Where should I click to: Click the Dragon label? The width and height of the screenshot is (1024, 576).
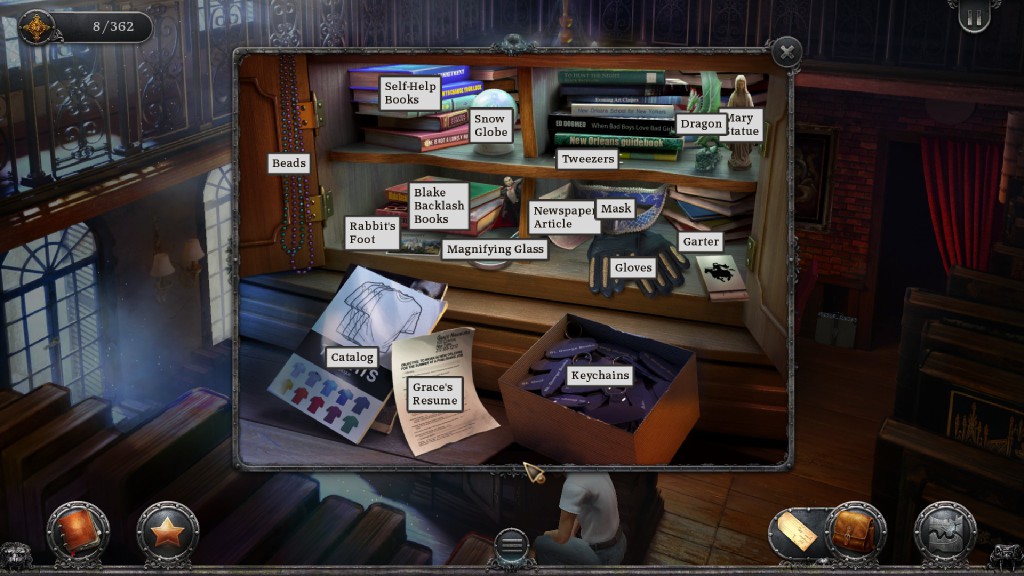pyautogui.click(x=700, y=124)
